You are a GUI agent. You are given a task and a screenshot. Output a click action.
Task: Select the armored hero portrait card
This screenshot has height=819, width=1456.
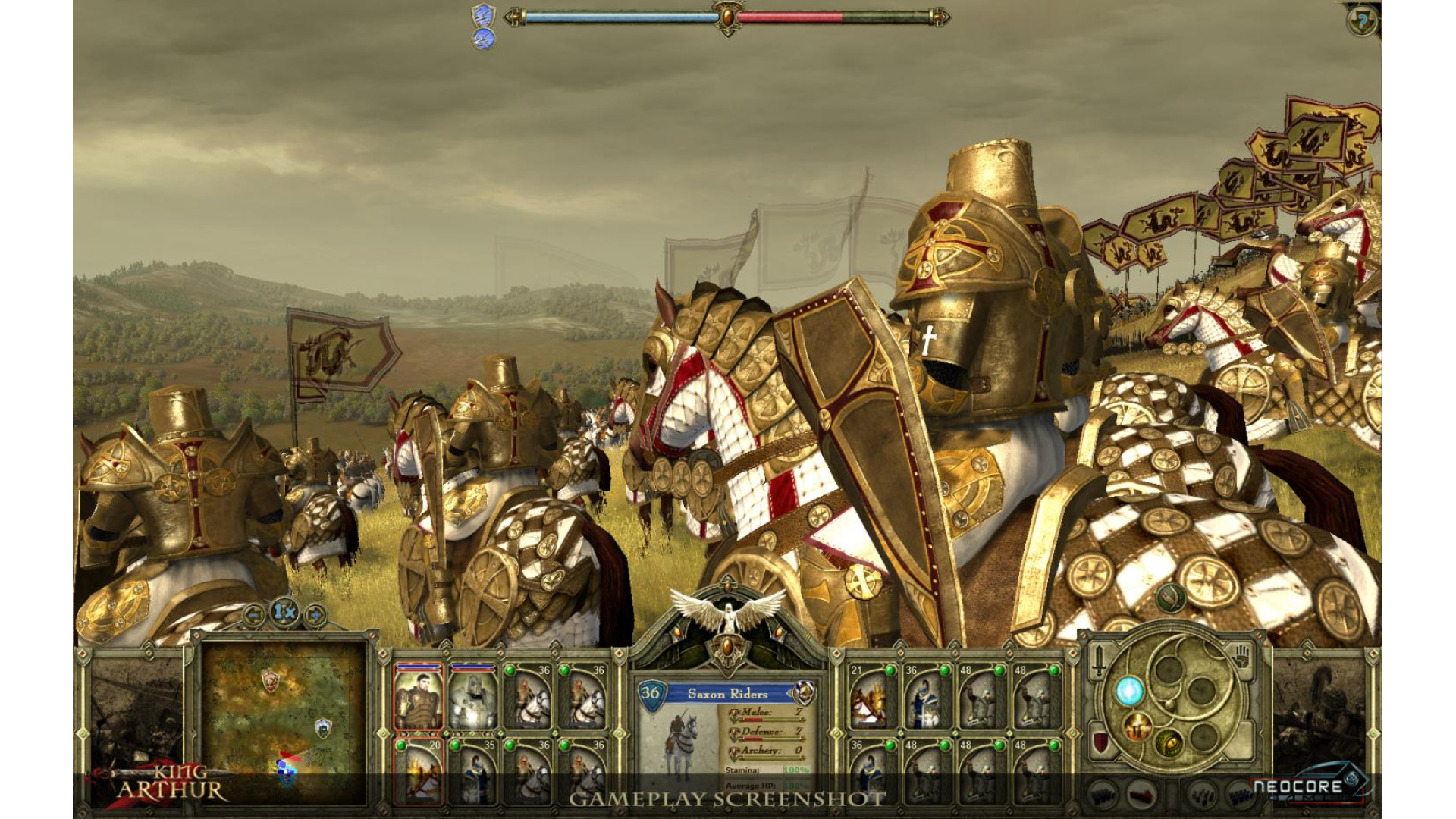tap(418, 697)
